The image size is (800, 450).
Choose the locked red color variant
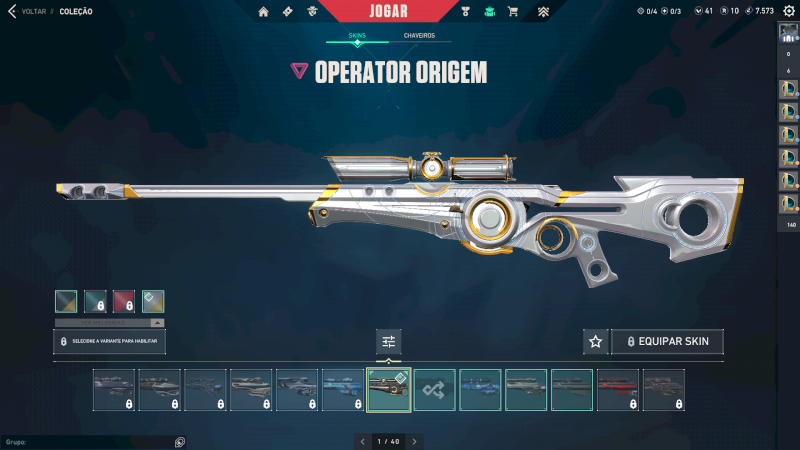(124, 301)
